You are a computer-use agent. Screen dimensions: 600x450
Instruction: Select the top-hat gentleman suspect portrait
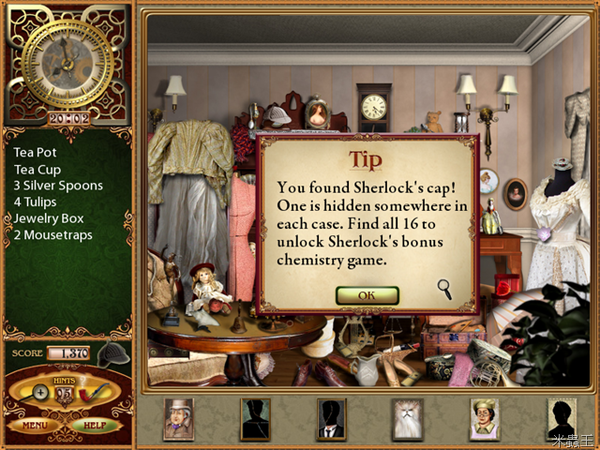[x=179, y=419]
